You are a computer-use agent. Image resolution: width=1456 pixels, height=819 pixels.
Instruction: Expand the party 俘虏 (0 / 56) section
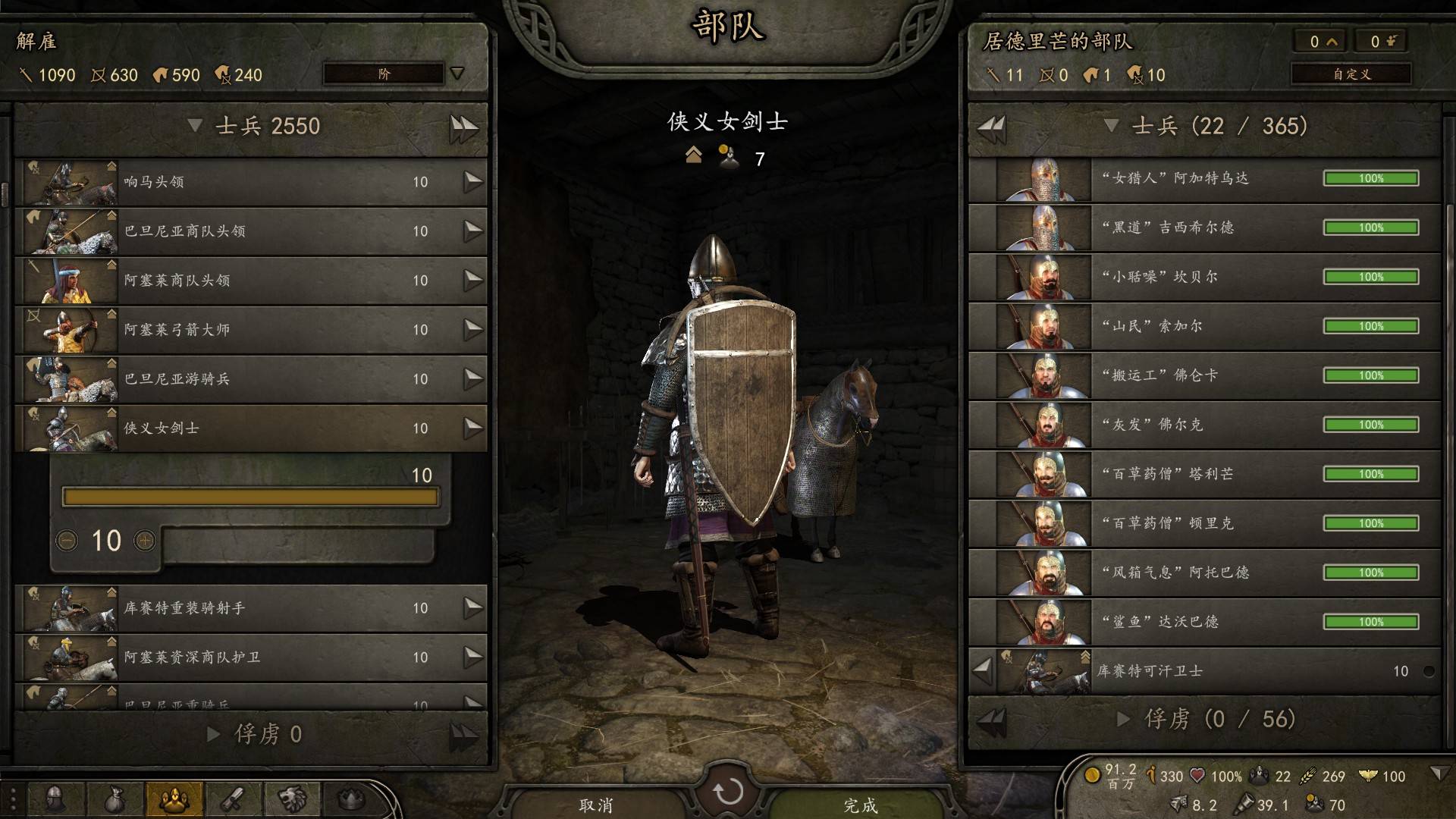coord(1124,719)
